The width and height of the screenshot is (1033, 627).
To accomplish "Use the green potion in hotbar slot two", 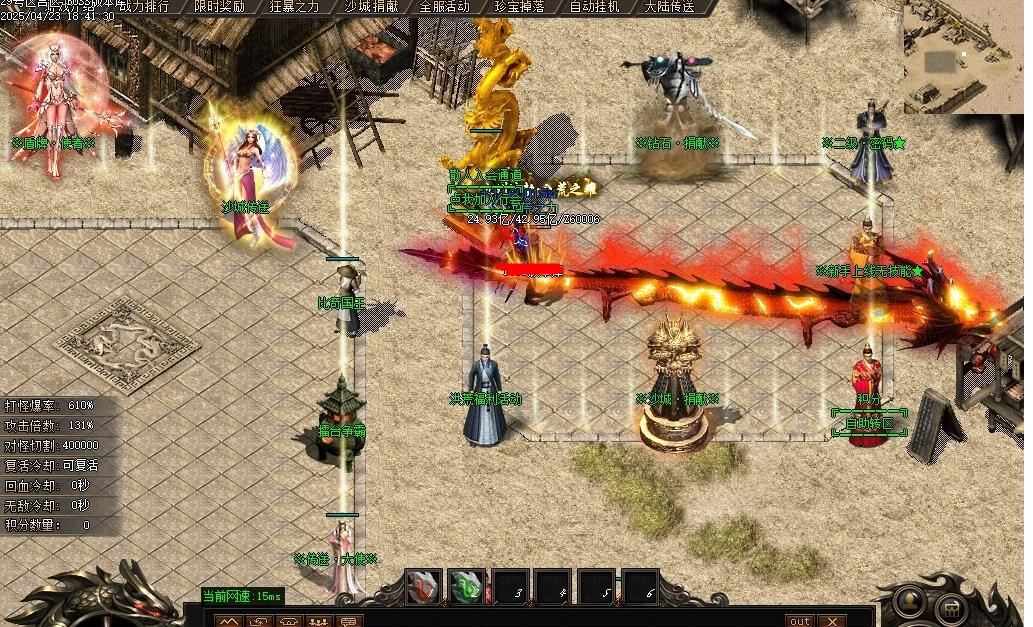I will [x=467, y=587].
